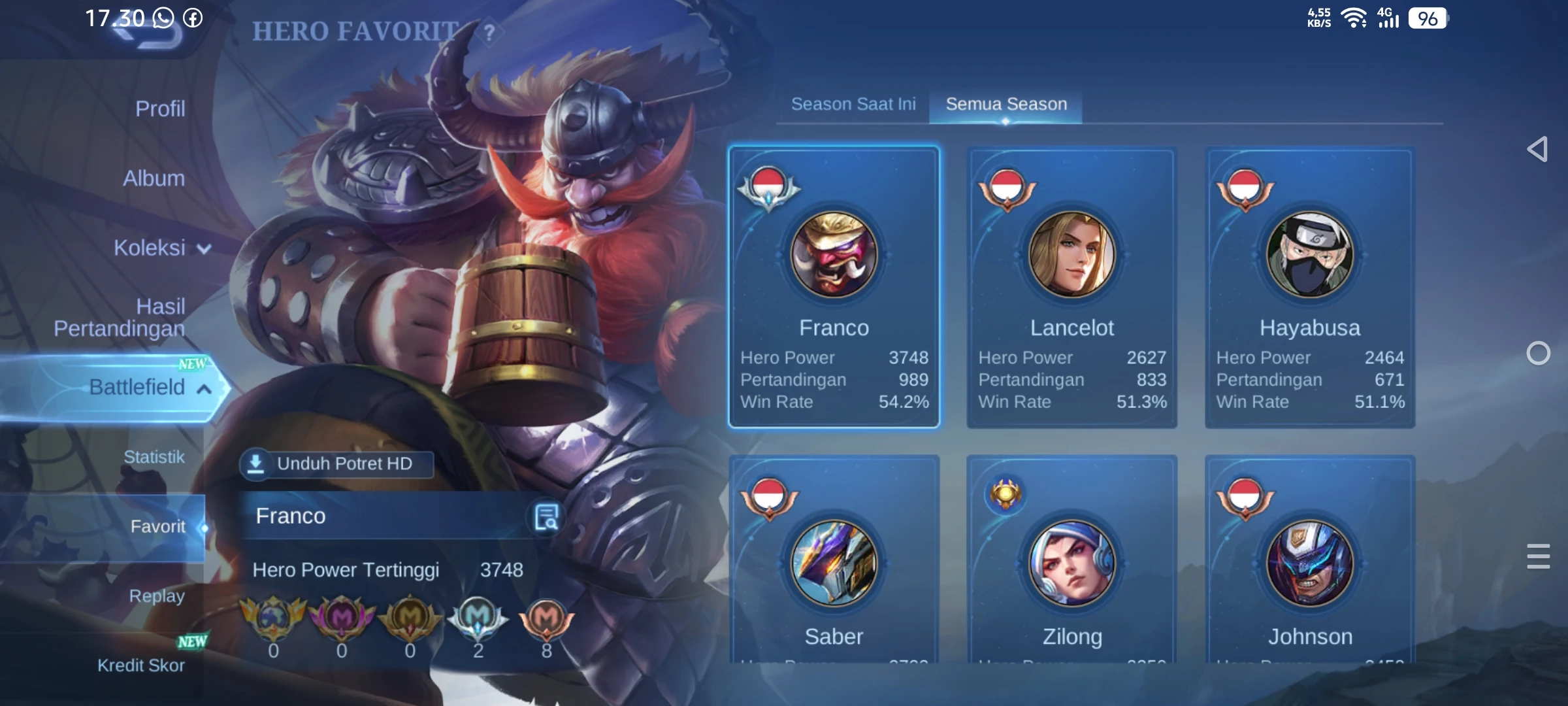This screenshot has width=1568, height=706.
Task: Click the WhatsApp icon in the status bar
Action: 162,19
